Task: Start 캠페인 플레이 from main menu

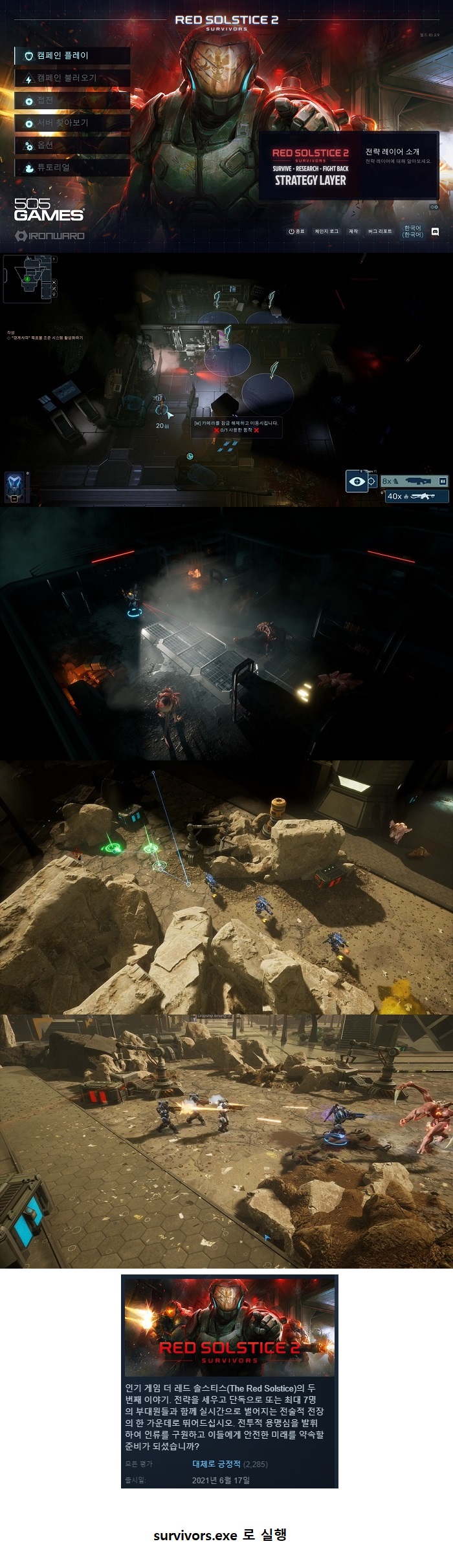Action: [x=71, y=56]
